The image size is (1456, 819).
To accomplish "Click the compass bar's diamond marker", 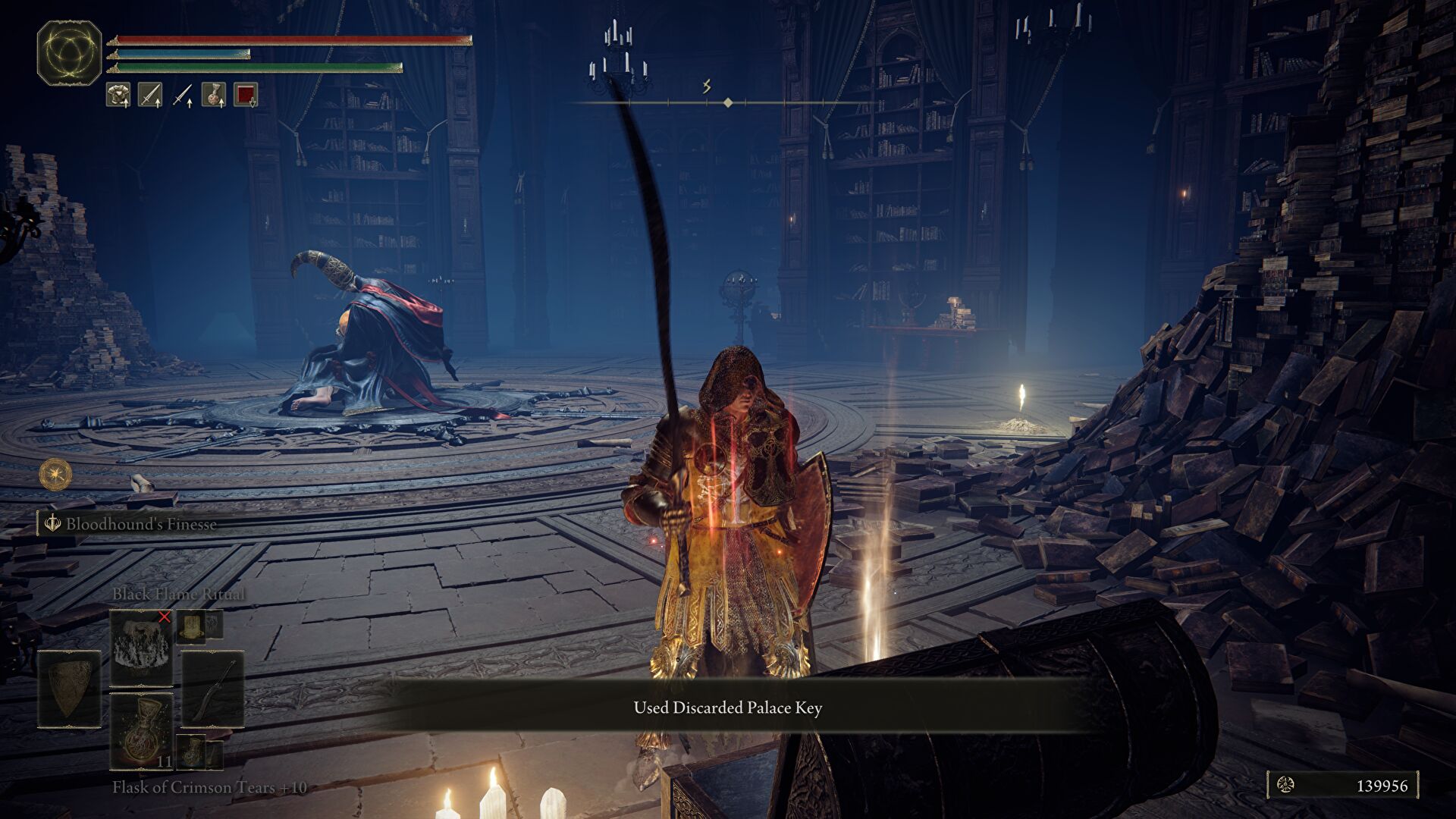I will point(728,102).
